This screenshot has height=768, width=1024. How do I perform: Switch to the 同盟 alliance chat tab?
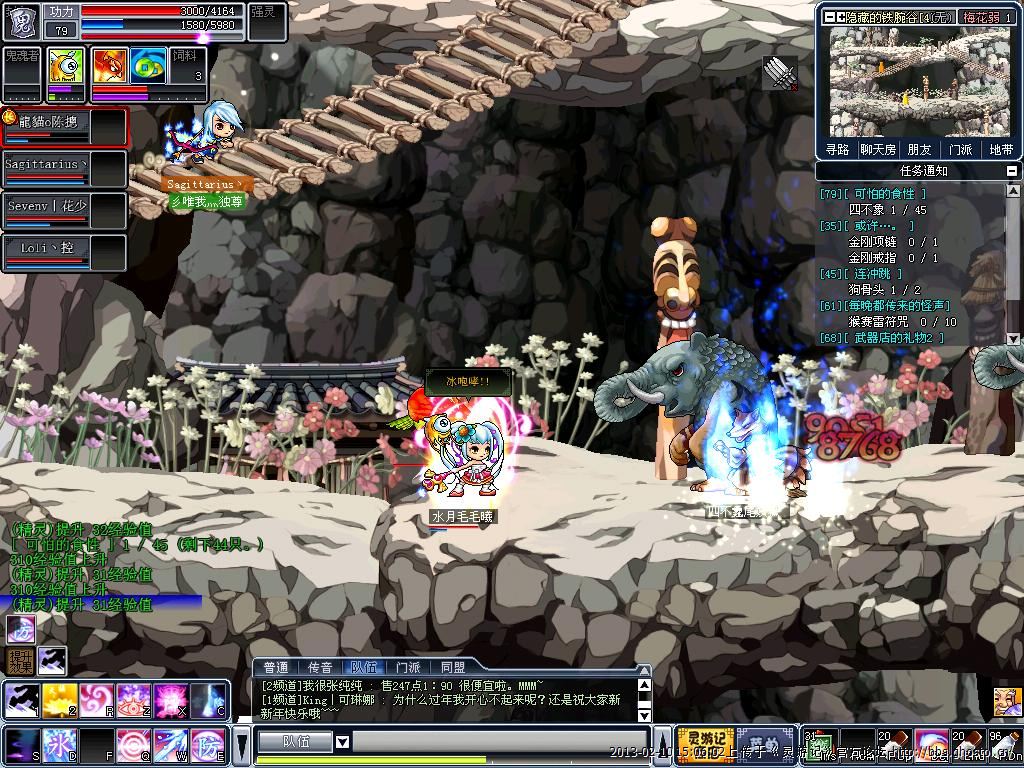[452, 667]
